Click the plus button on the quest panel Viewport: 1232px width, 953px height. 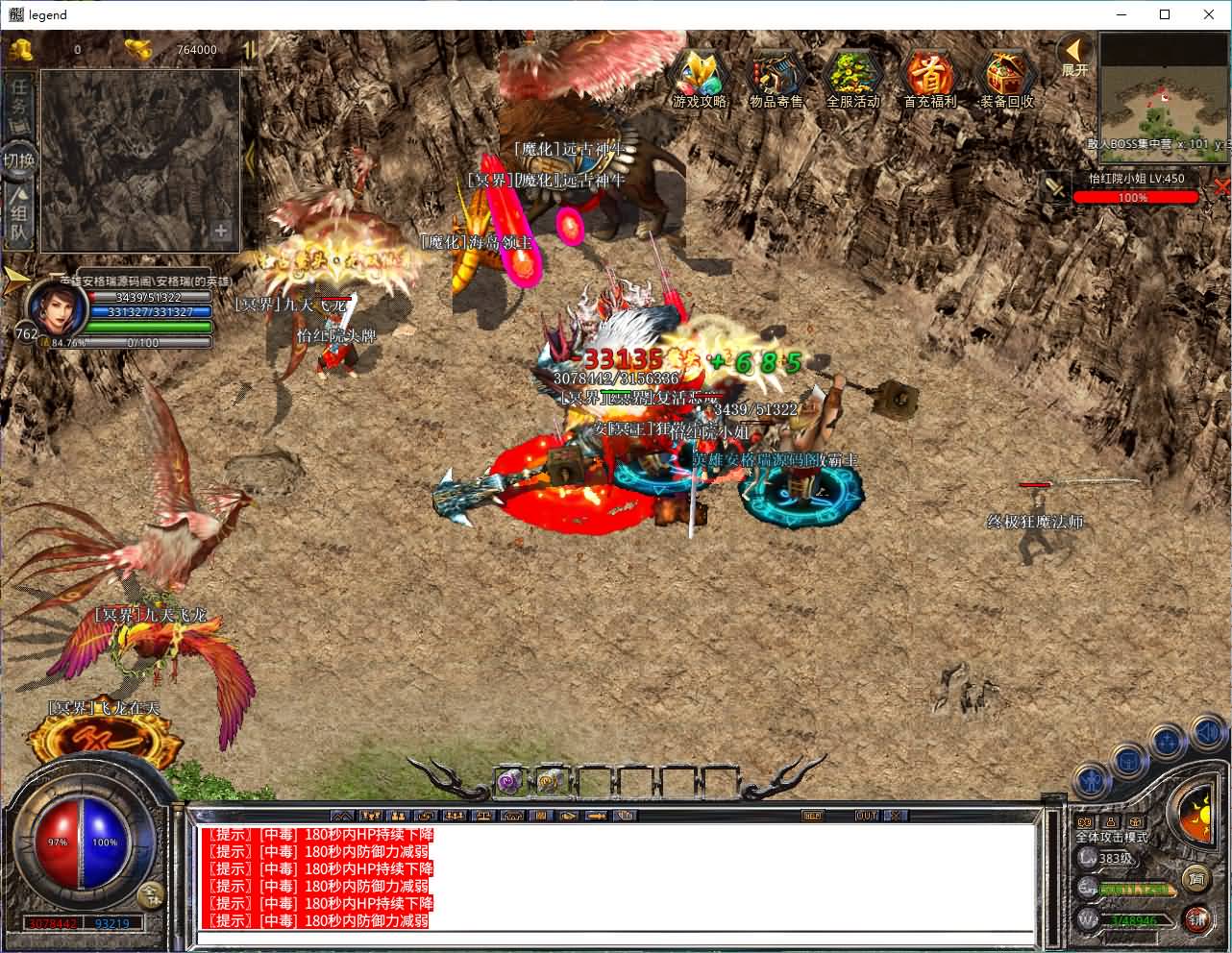(x=221, y=231)
